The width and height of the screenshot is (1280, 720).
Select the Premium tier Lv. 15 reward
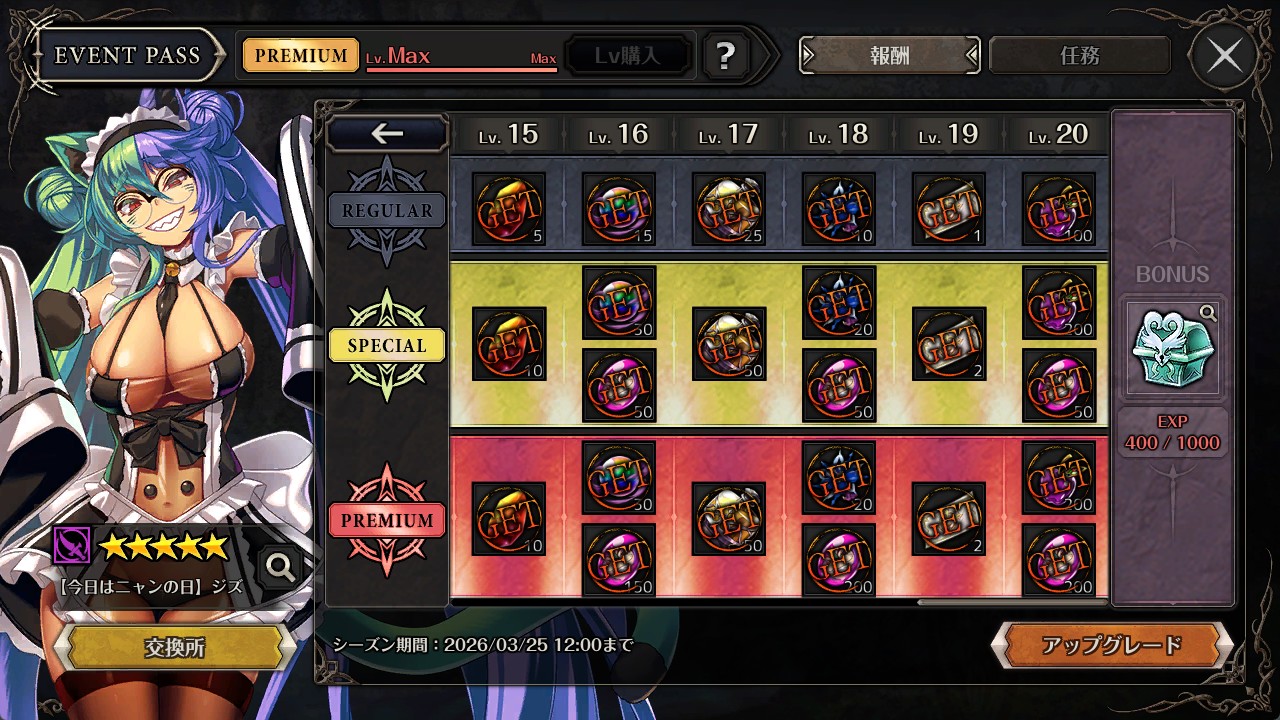pyautogui.click(x=509, y=519)
